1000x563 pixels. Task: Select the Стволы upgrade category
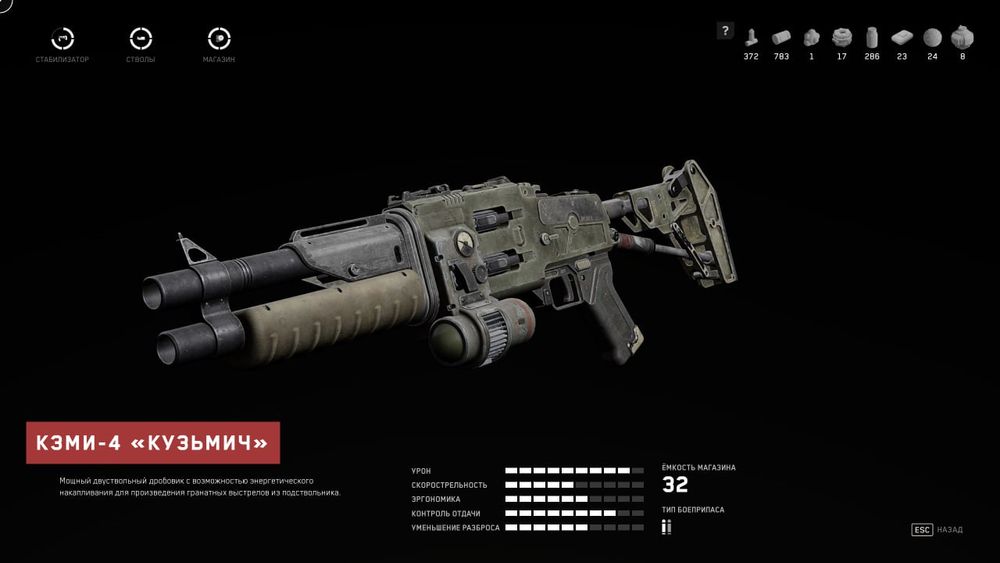point(141,39)
